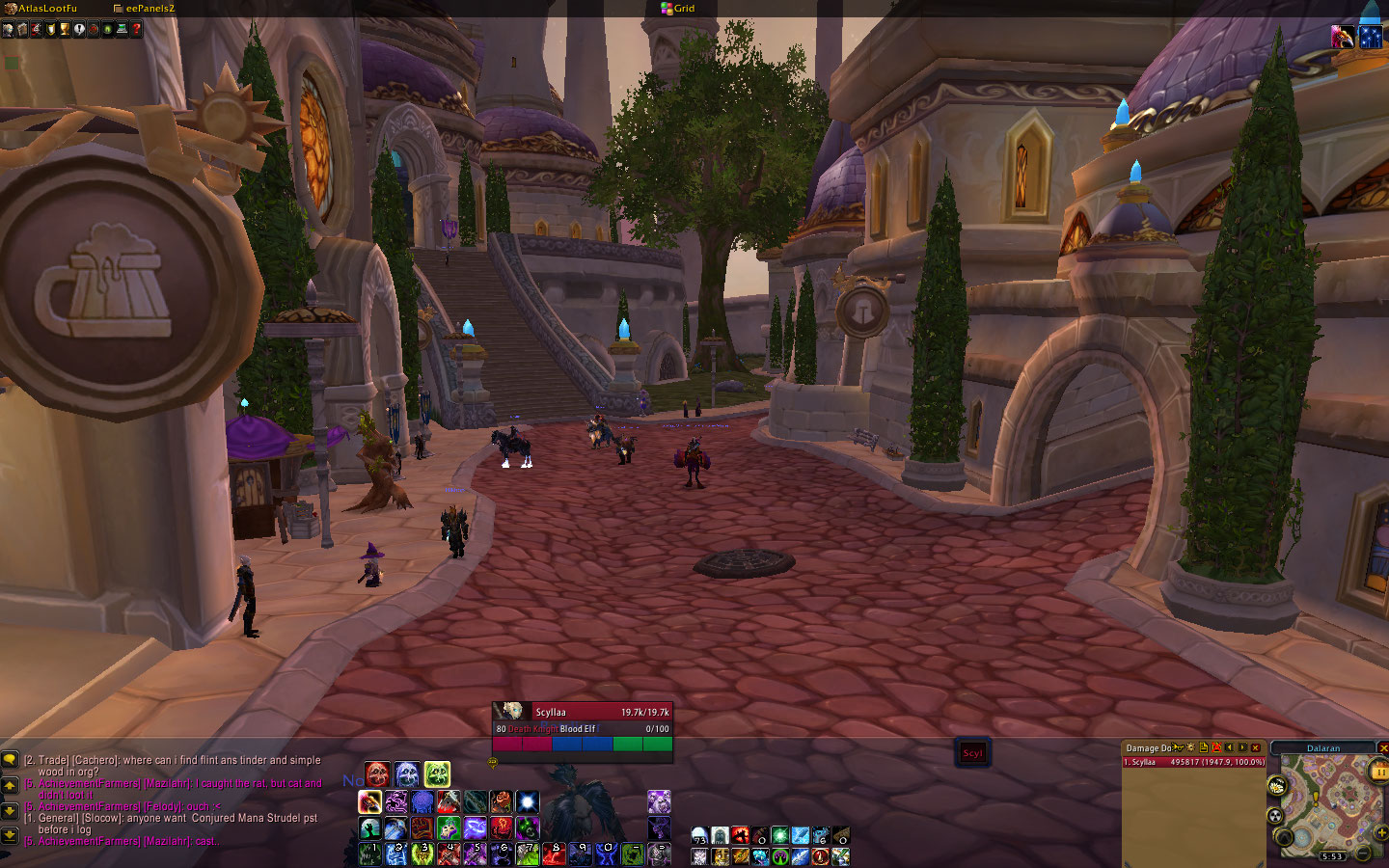Open the calendar button on the minimap
This screenshot has height=868, width=1389.
click(x=1378, y=771)
